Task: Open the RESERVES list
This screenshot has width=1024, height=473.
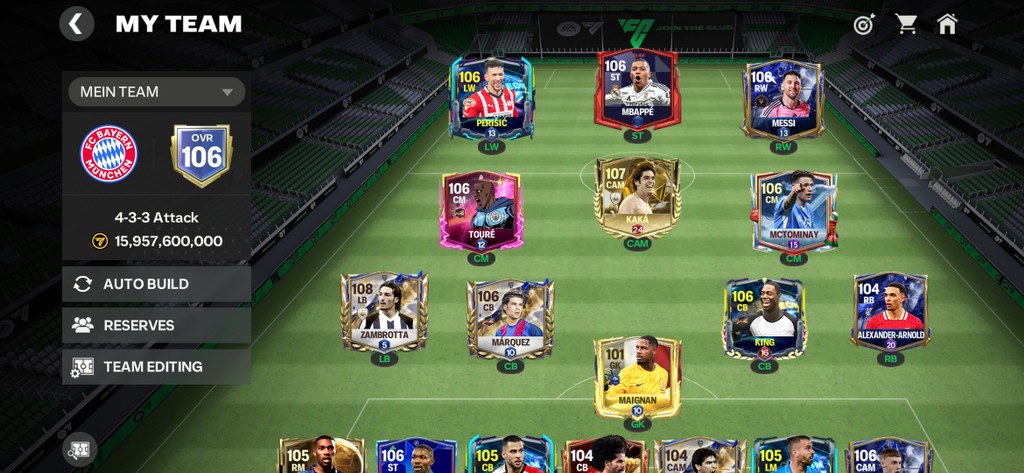Action: (x=156, y=325)
